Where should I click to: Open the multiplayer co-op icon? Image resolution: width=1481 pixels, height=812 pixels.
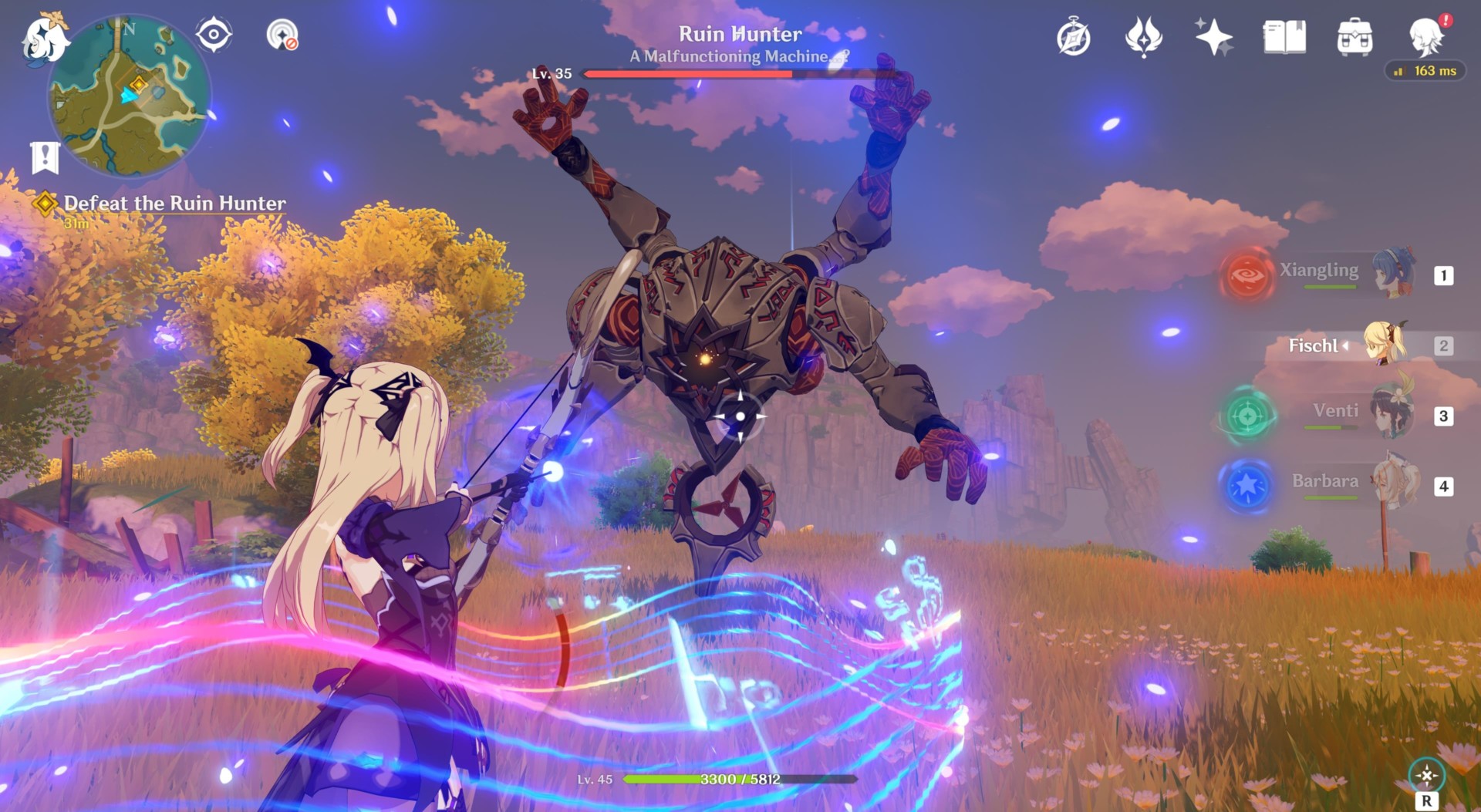282,35
